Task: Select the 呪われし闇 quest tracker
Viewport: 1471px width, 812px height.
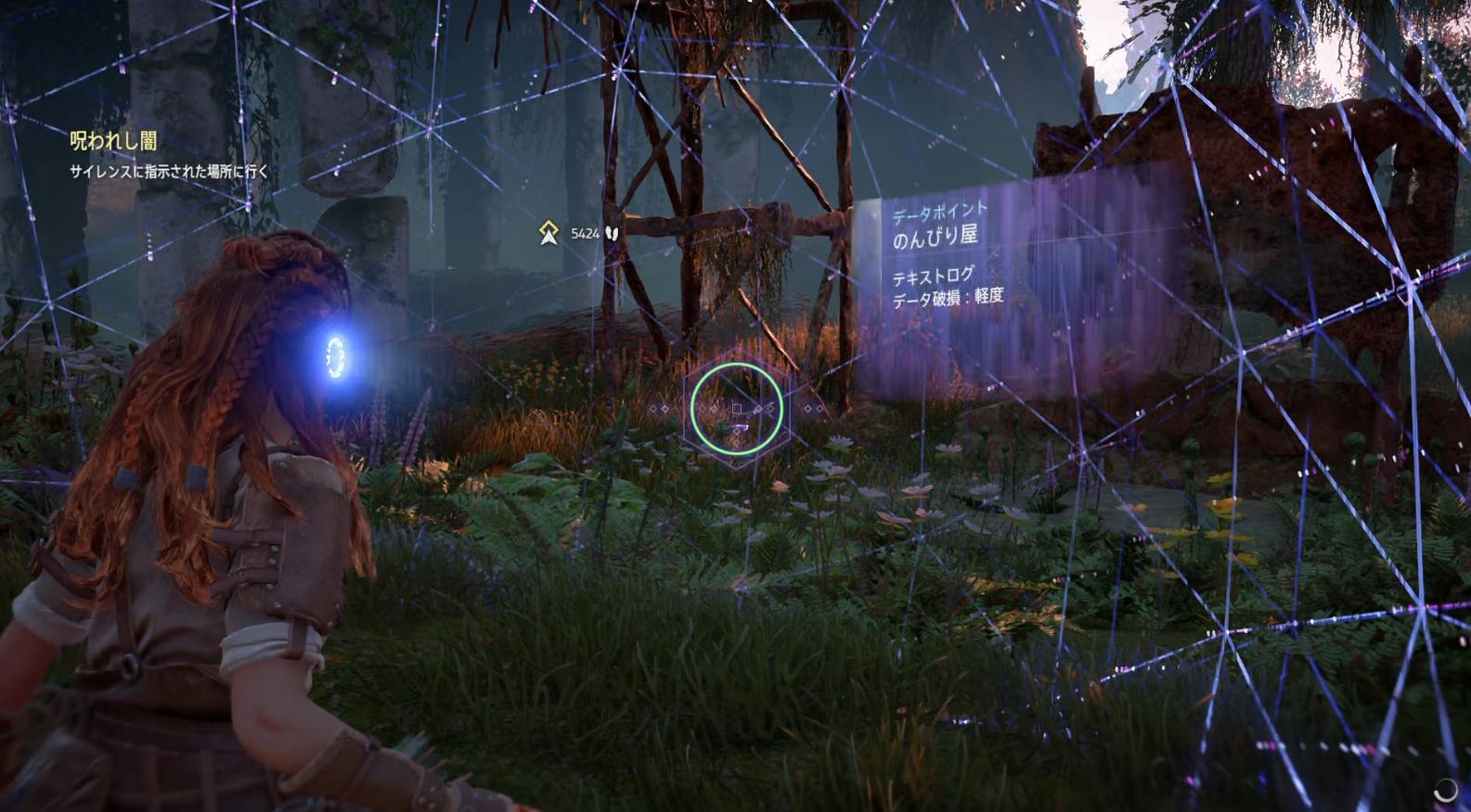Action: click(x=113, y=141)
